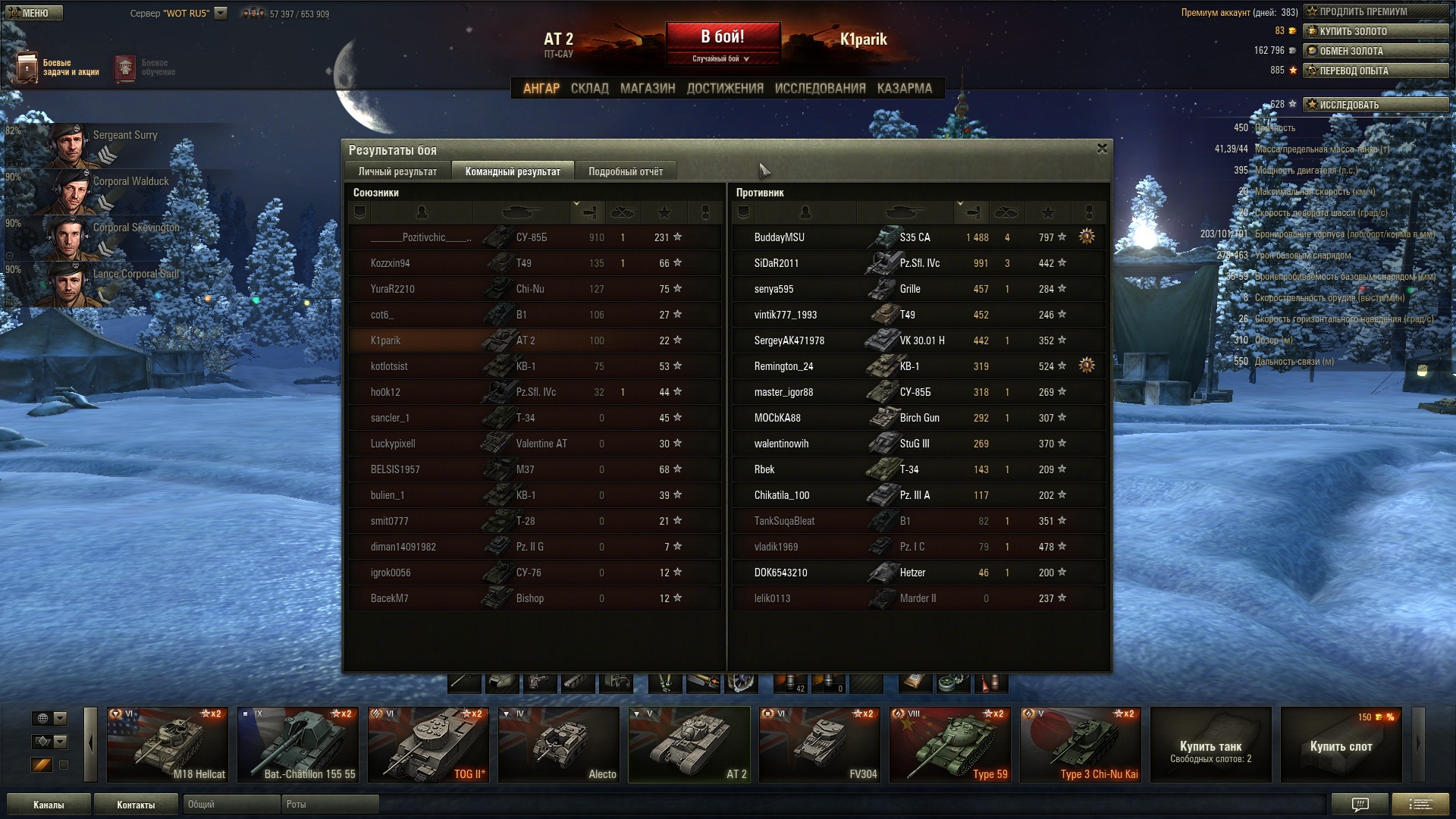The width and height of the screenshot is (1456, 819).
Task: Open the Контакты contacts button
Action: 136,805
